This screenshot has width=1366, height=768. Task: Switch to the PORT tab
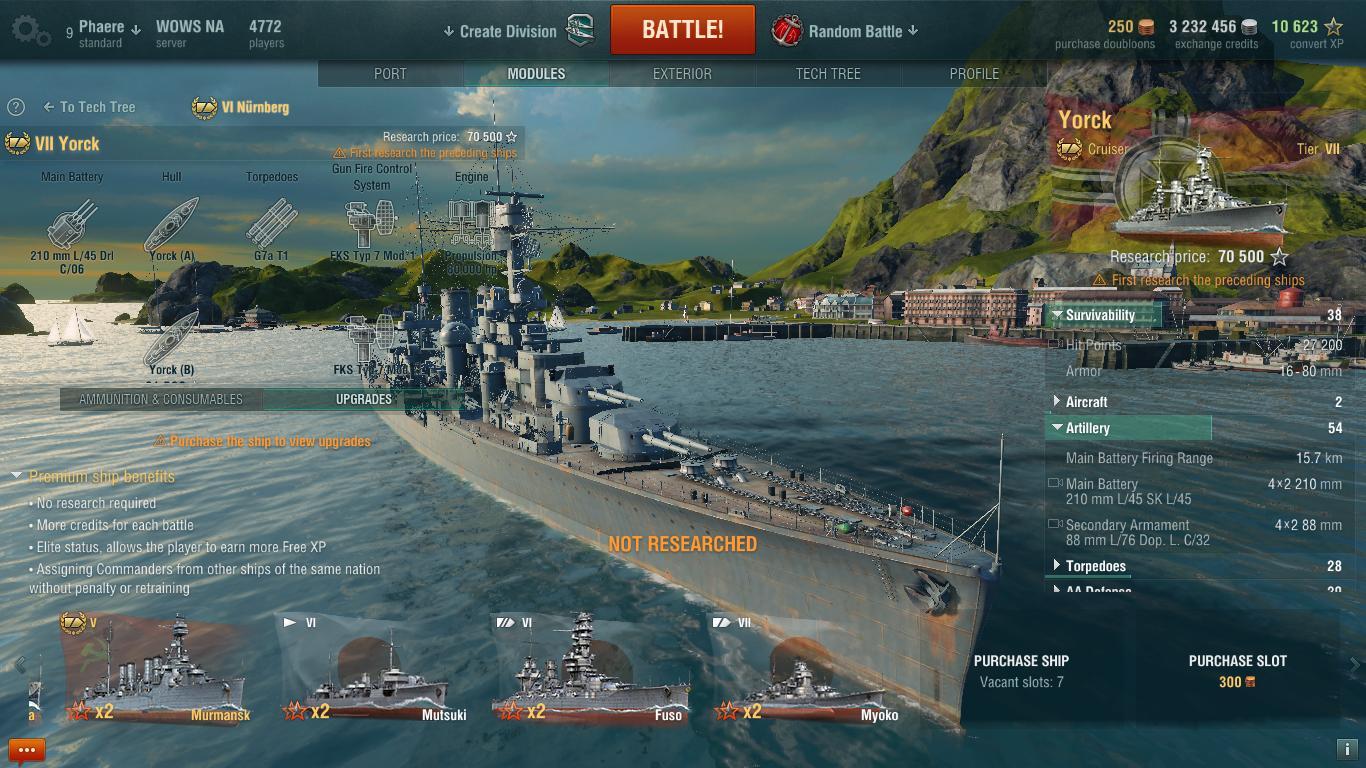point(390,74)
